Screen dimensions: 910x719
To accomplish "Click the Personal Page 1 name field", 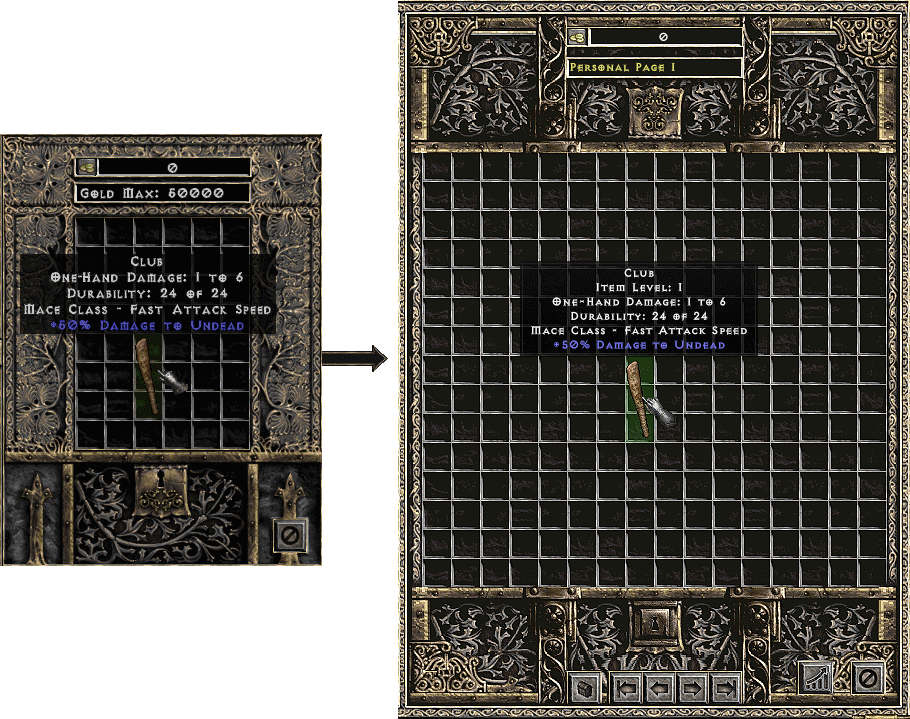I will click(x=654, y=67).
